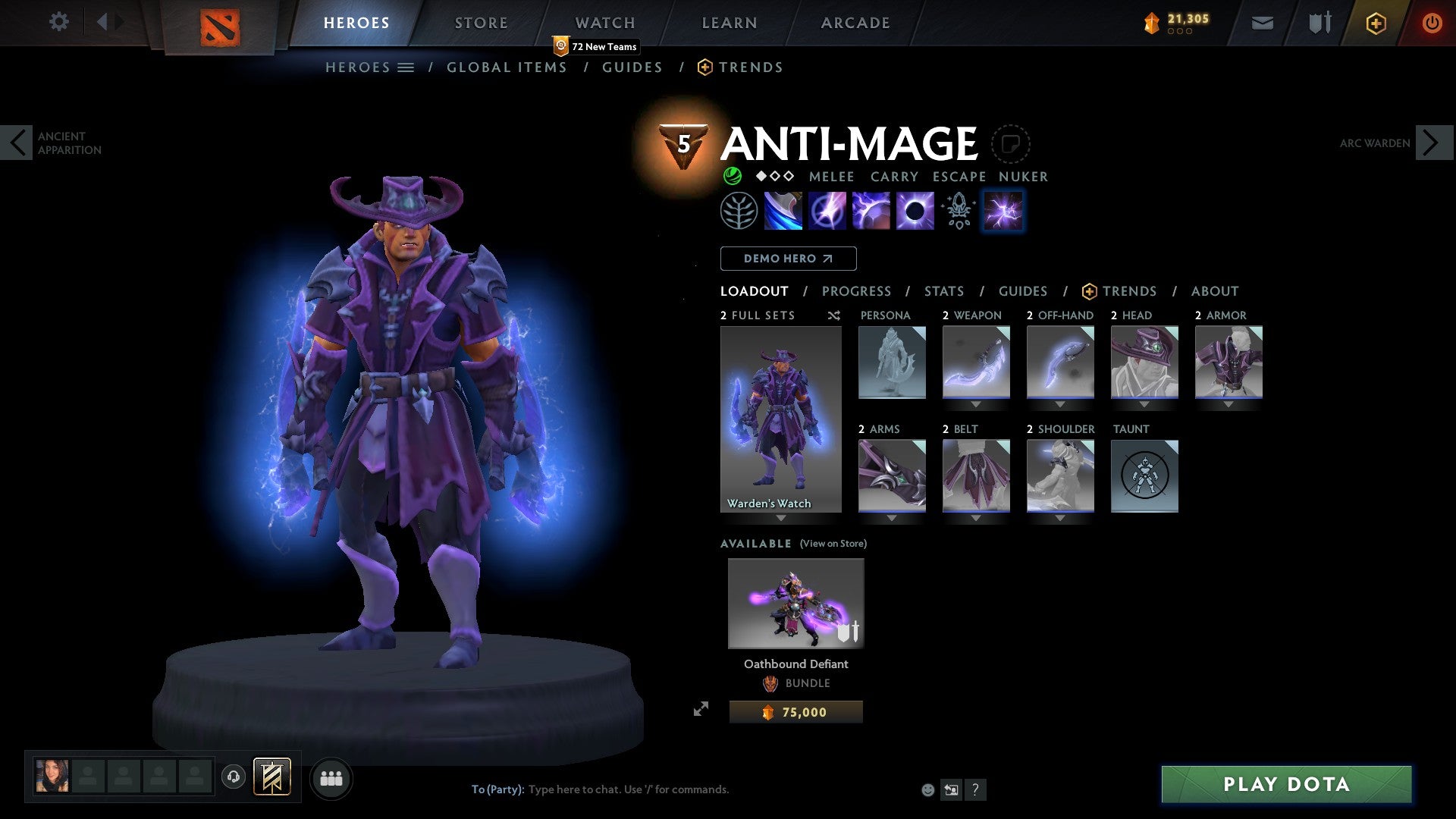Expand the 2 WEAPON item dropdown arrow
This screenshot has width=1456, height=819.
click(x=976, y=404)
